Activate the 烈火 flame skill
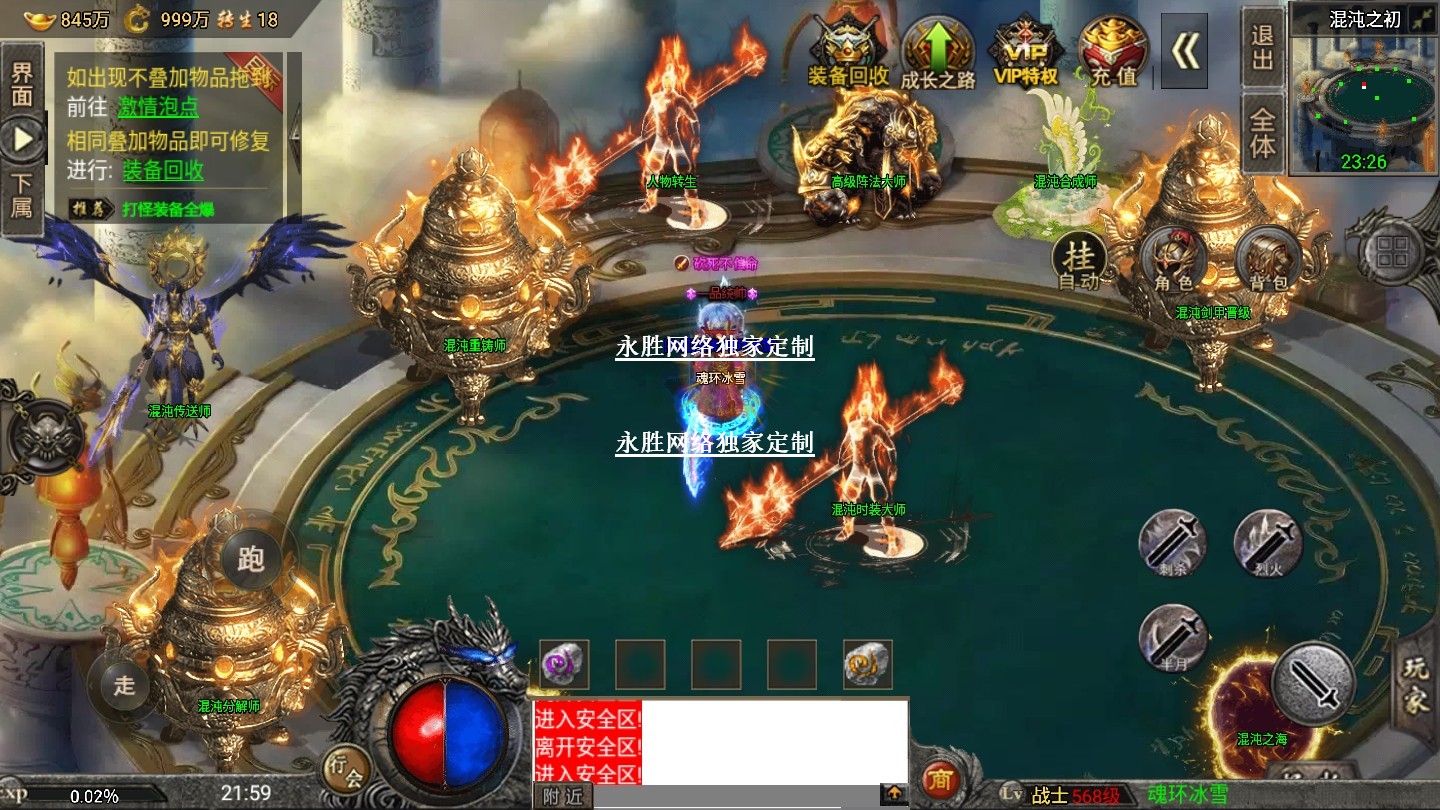This screenshot has width=1440, height=810. [1267, 543]
